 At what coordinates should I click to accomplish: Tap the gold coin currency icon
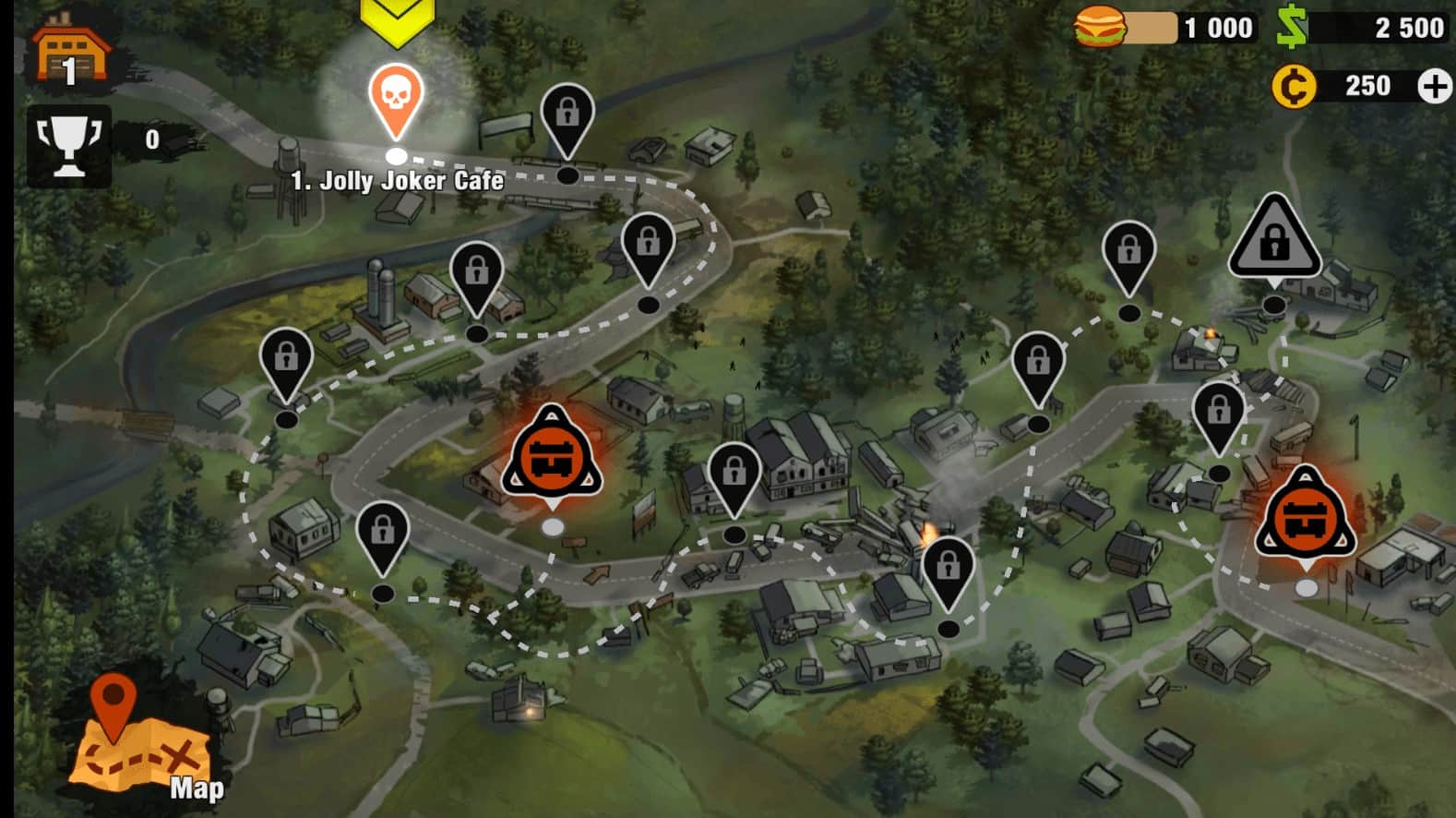(x=1294, y=87)
